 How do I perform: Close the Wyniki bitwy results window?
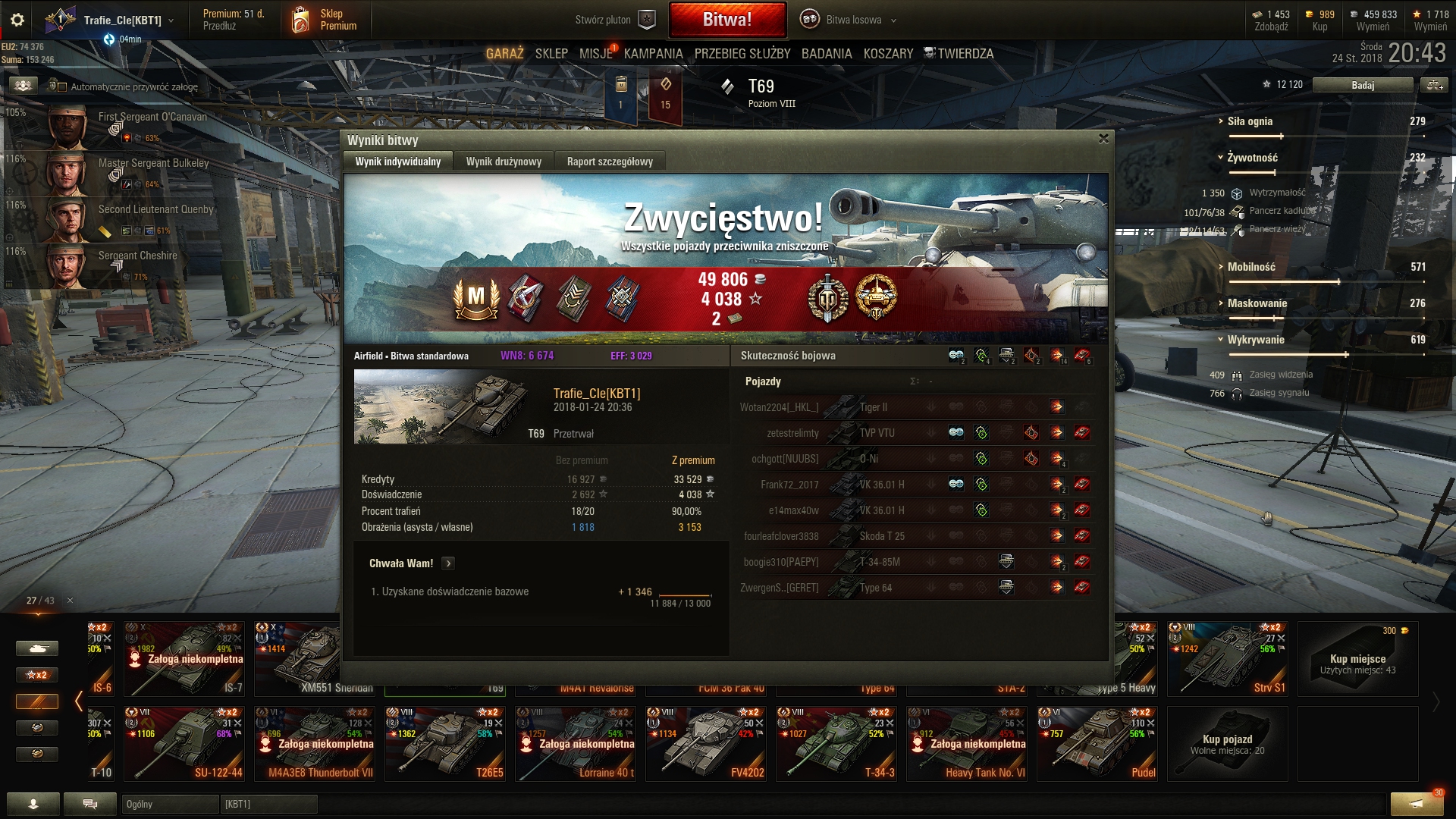[1103, 139]
